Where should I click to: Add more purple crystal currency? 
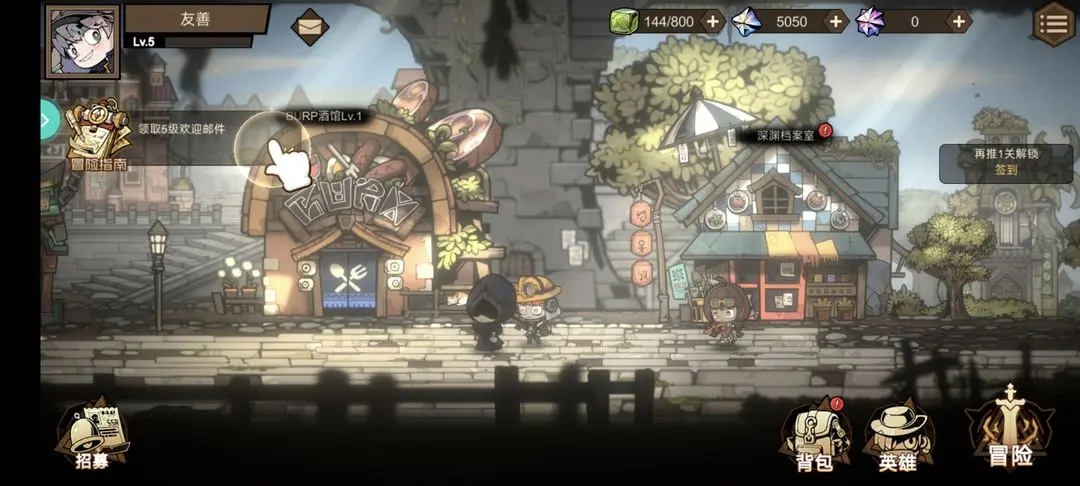(959, 21)
